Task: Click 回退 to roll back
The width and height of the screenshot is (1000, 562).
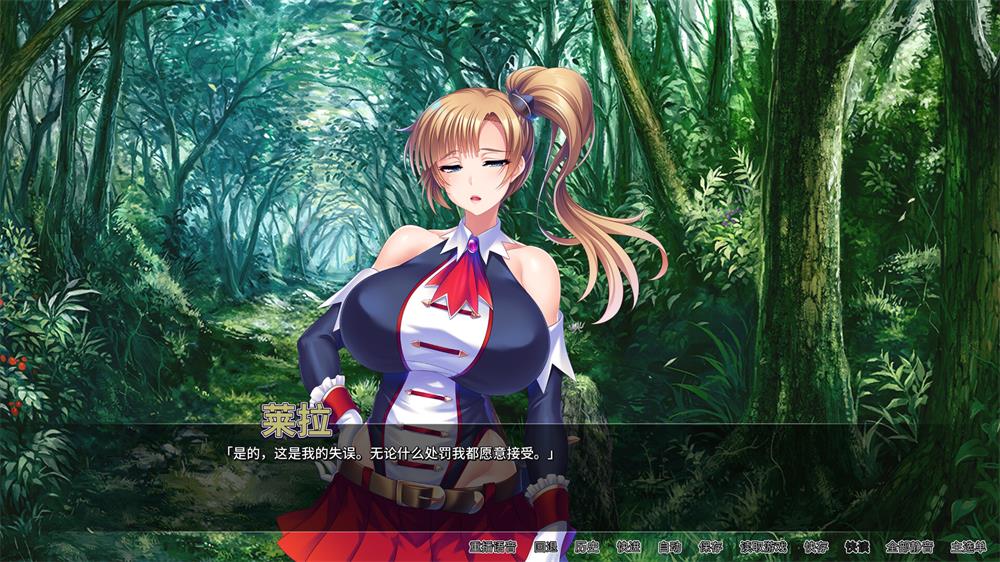Action: coord(545,547)
